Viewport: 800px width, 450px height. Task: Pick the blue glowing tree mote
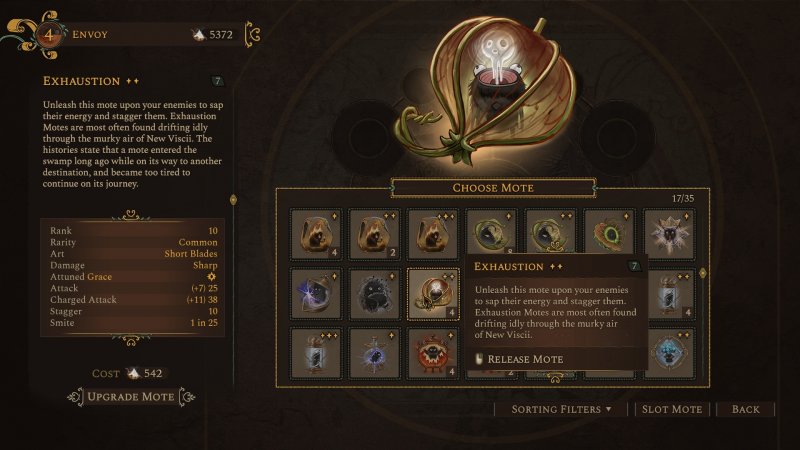pyautogui.click(x=670, y=352)
